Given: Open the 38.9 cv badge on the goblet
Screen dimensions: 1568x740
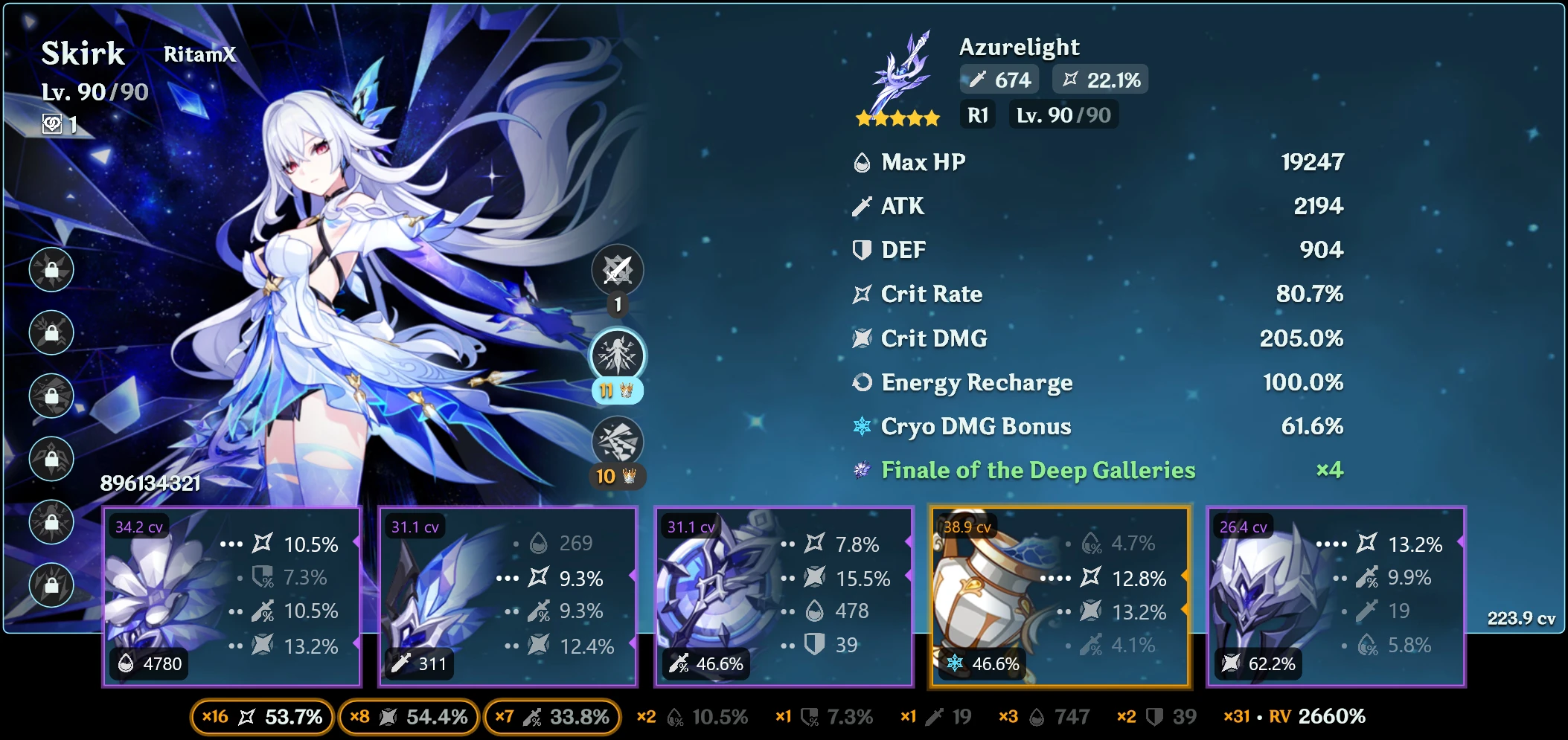Looking at the screenshot, I should coord(967,528).
